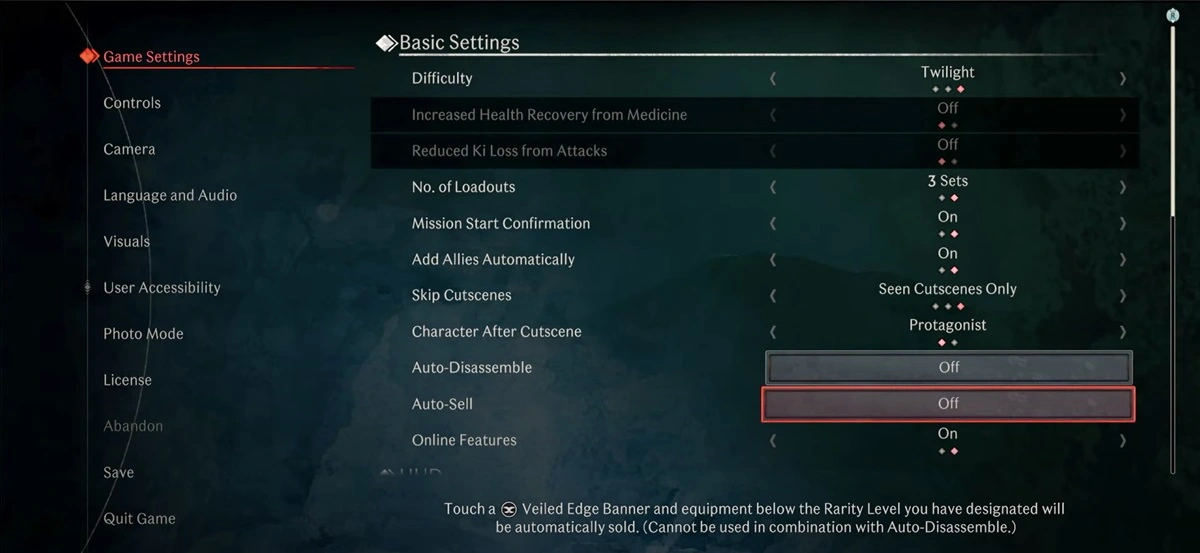1200x553 pixels.
Task: Toggle Mission Start Confirmation right arrow
Action: tap(1123, 223)
